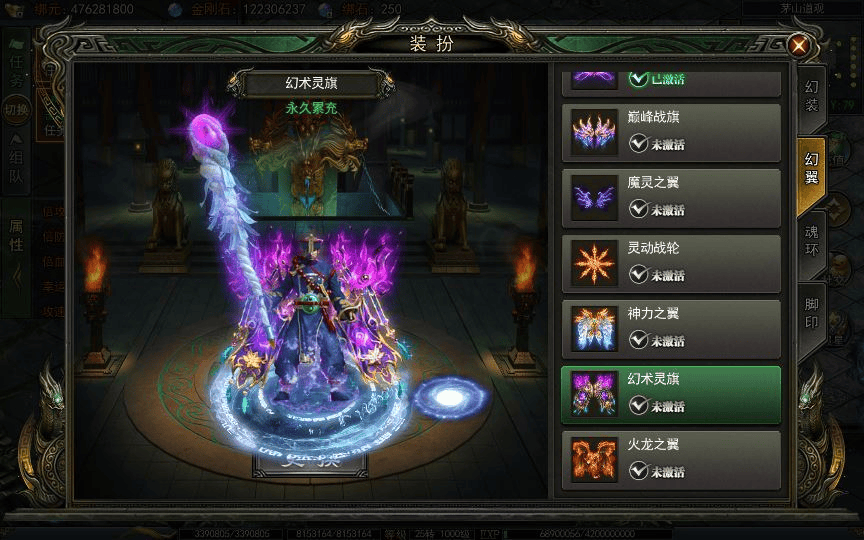Select 巅峰战旗 from the wing list
This screenshot has width=864, height=540.
tap(671, 131)
